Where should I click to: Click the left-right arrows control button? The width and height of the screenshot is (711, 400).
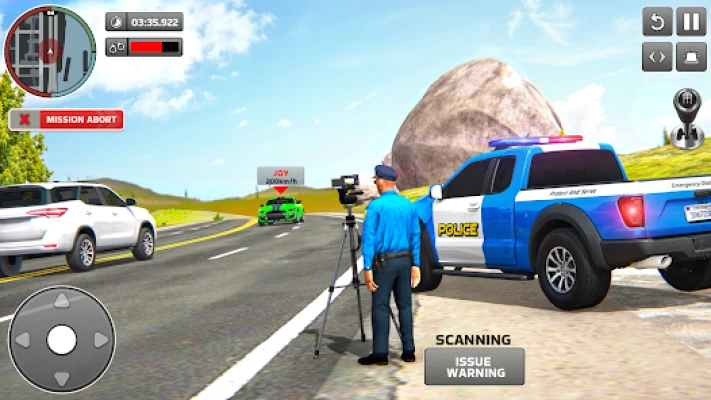click(657, 56)
